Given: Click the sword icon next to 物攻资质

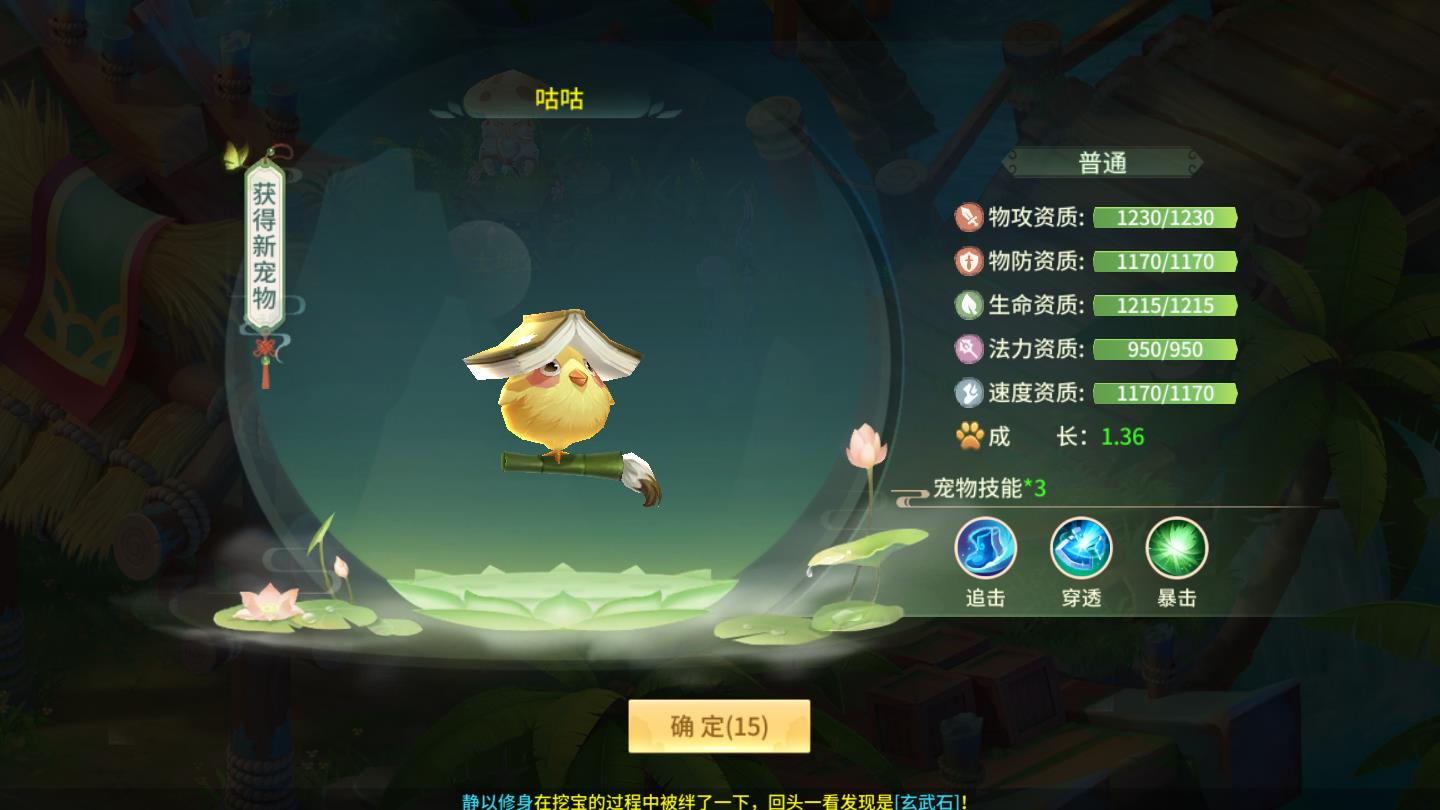Looking at the screenshot, I should 968,218.
